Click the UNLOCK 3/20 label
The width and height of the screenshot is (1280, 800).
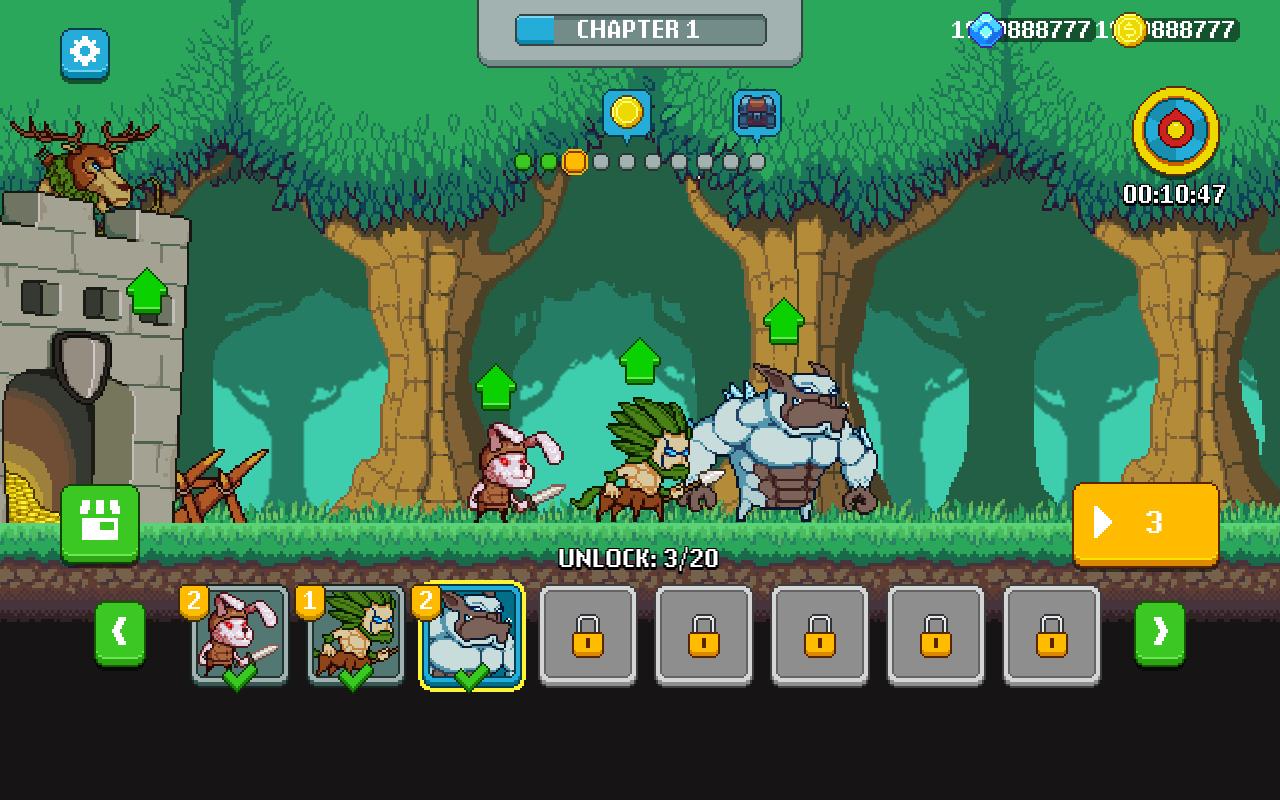640,558
